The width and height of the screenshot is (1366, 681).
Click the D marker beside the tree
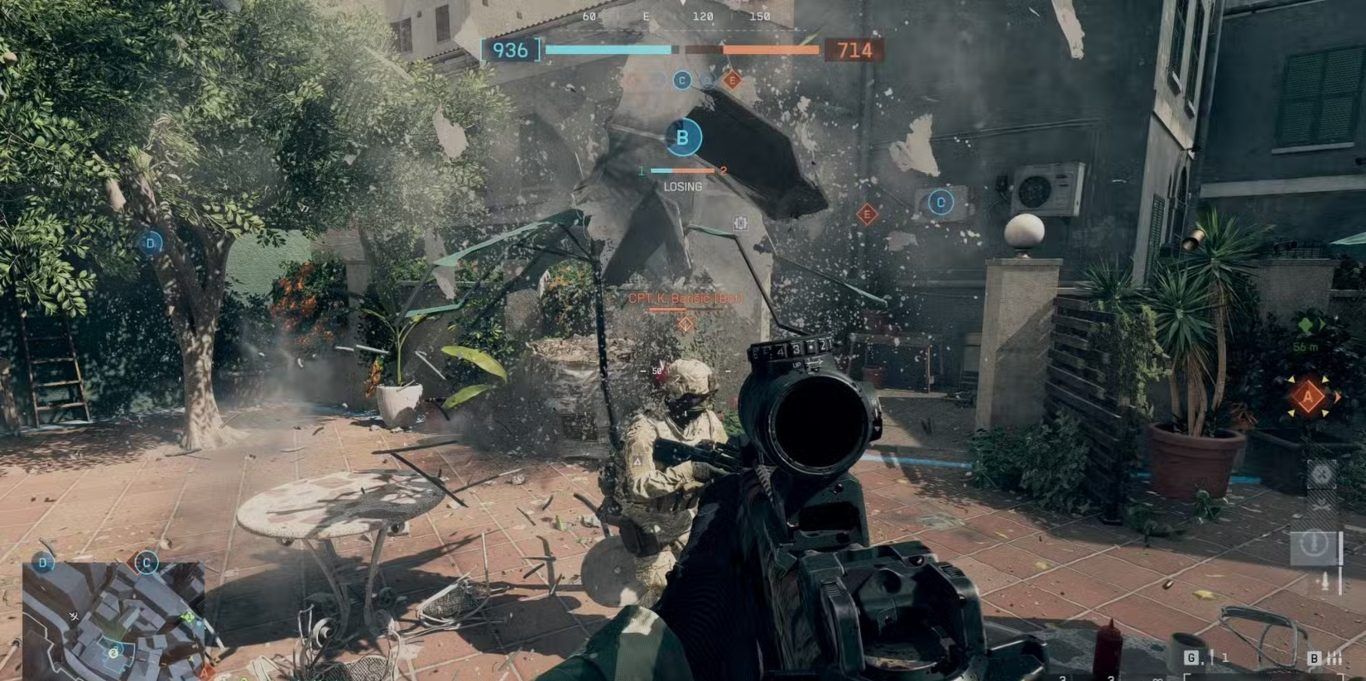pos(151,242)
